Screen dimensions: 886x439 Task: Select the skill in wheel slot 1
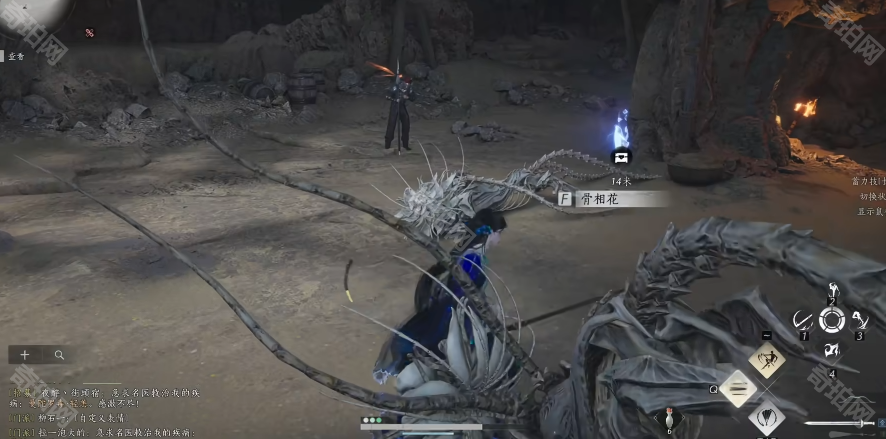coord(802,320)
